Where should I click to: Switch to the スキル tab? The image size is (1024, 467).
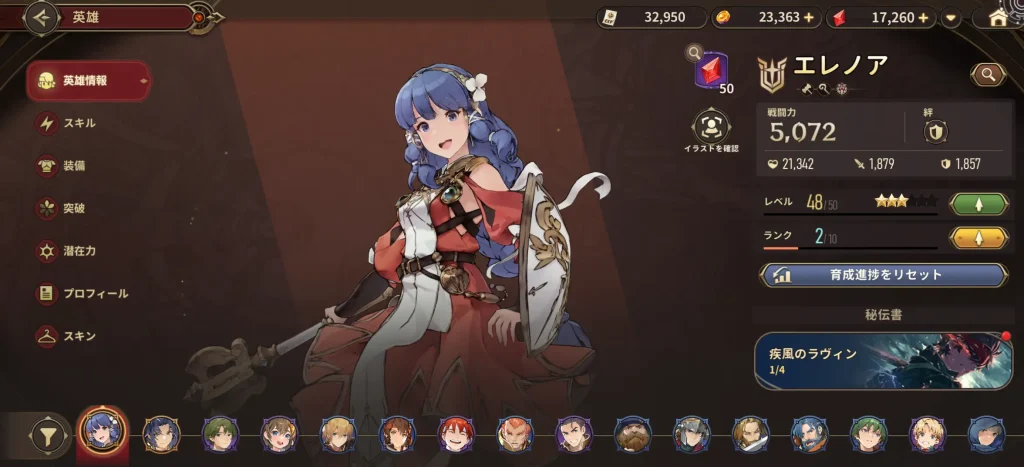pyautogui.click(x=78, y=123)
